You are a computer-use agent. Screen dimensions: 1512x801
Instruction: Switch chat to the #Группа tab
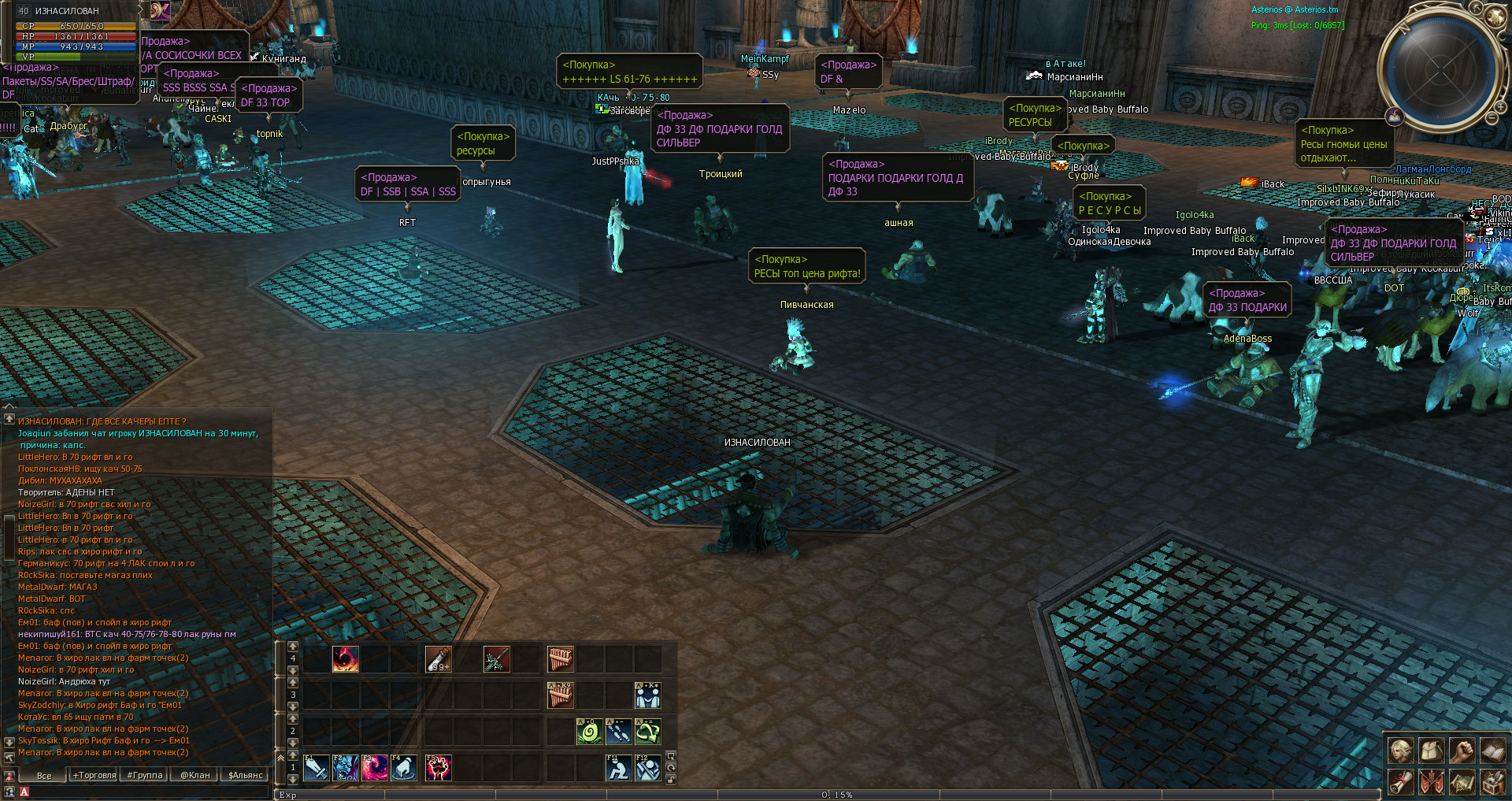145,775
